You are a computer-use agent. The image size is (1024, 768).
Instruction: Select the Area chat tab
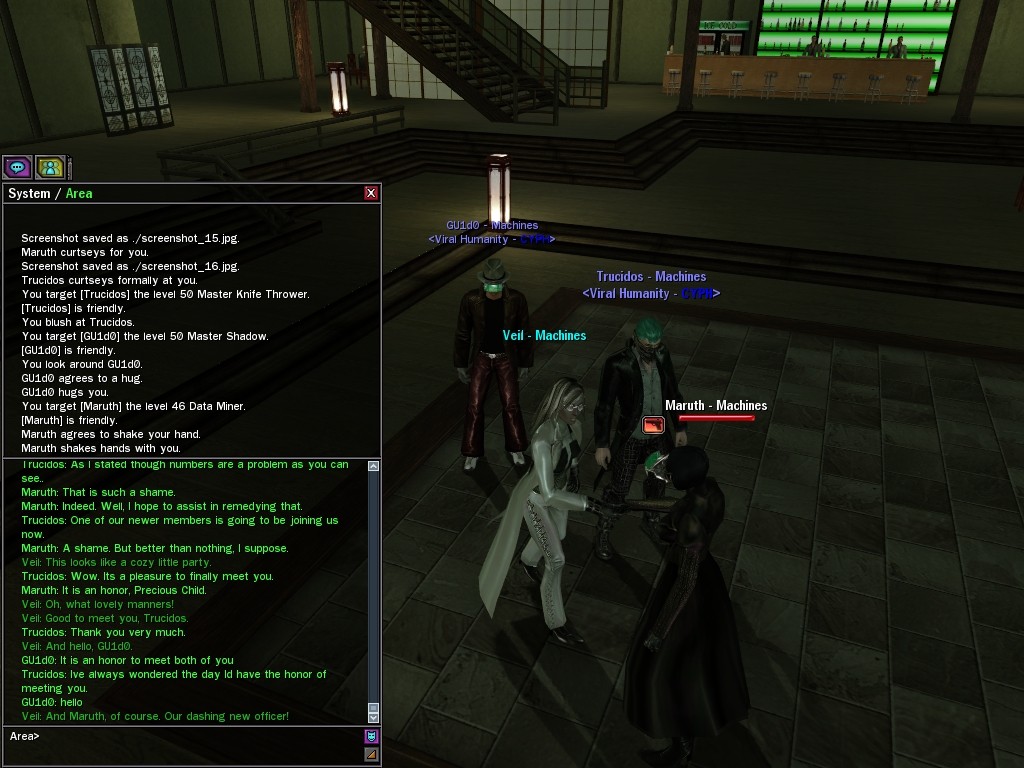[x=79, y=193]
